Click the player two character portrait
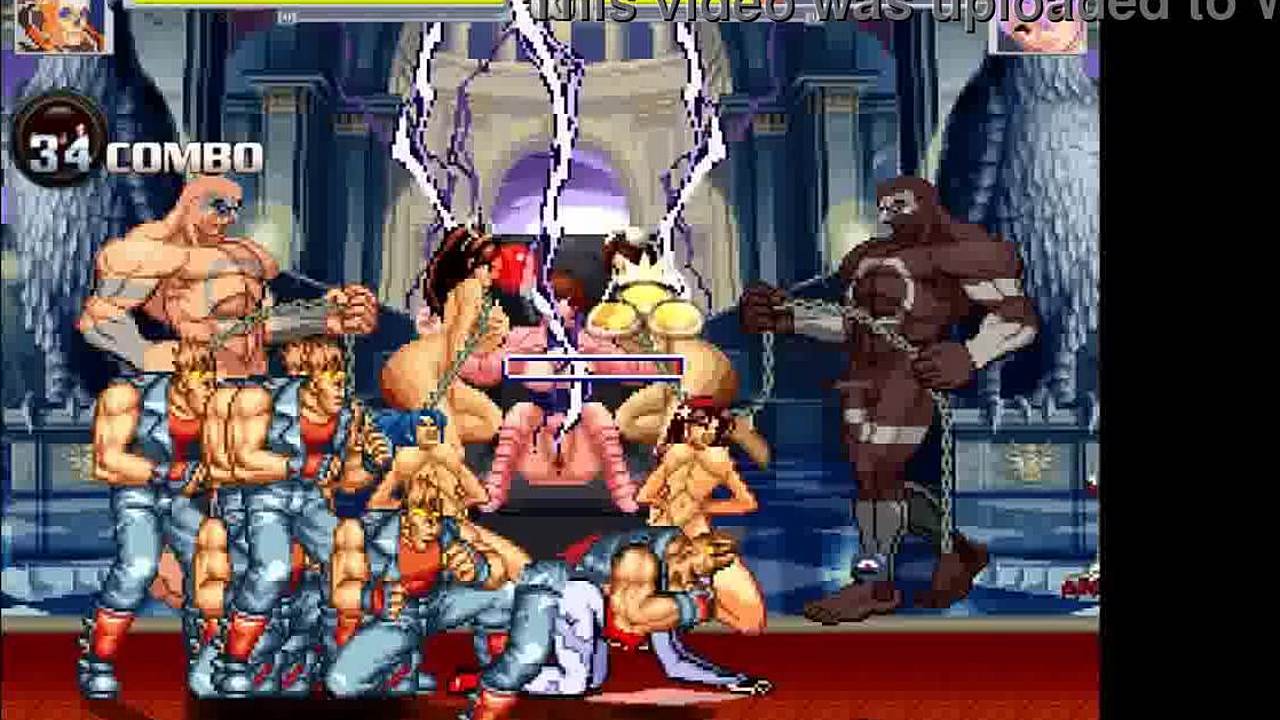Viewport: 1280px width, 720px height. 1037,27
